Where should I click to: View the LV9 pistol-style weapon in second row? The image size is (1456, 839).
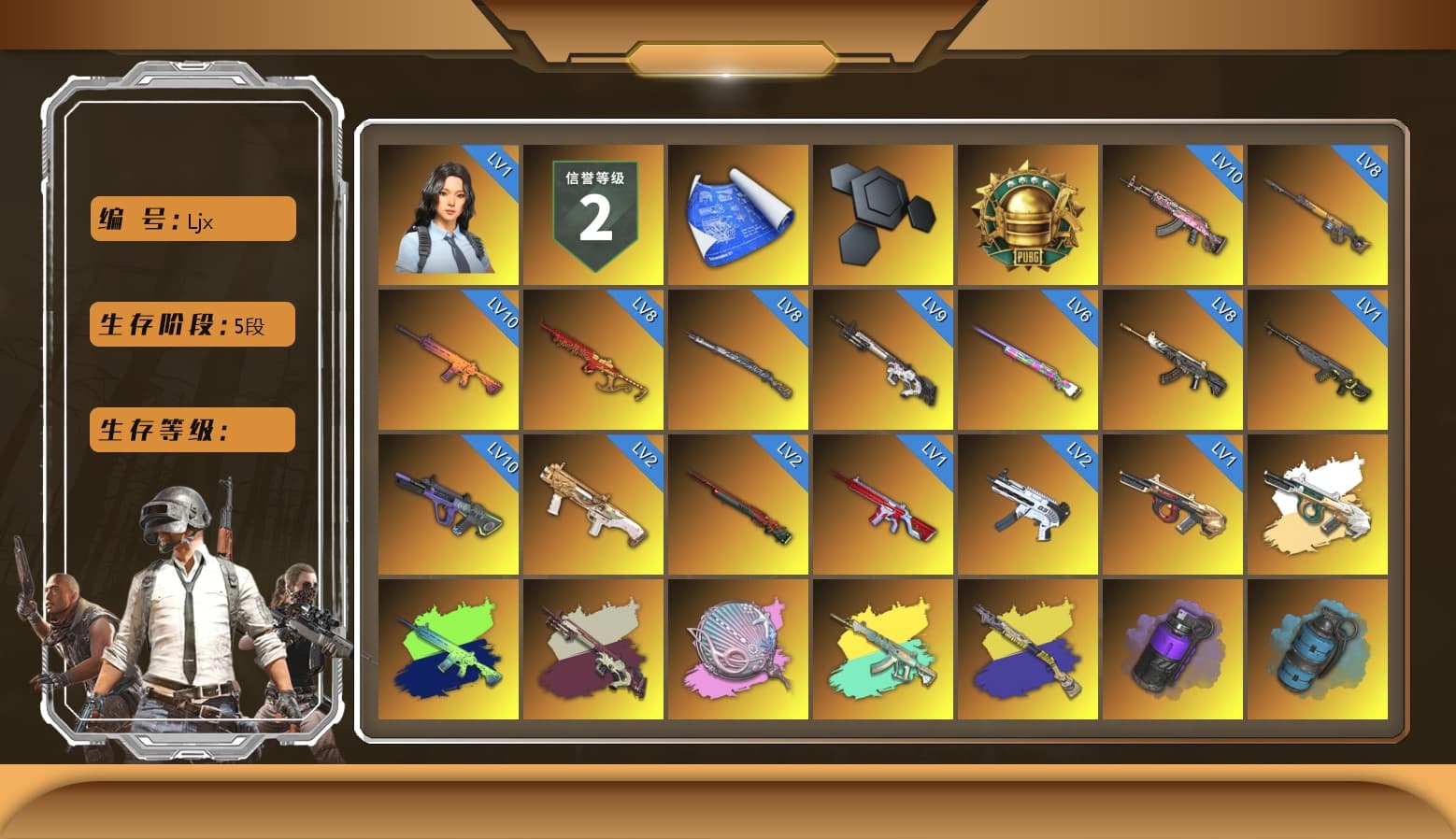pyautogui.click(x=883, y=360)
